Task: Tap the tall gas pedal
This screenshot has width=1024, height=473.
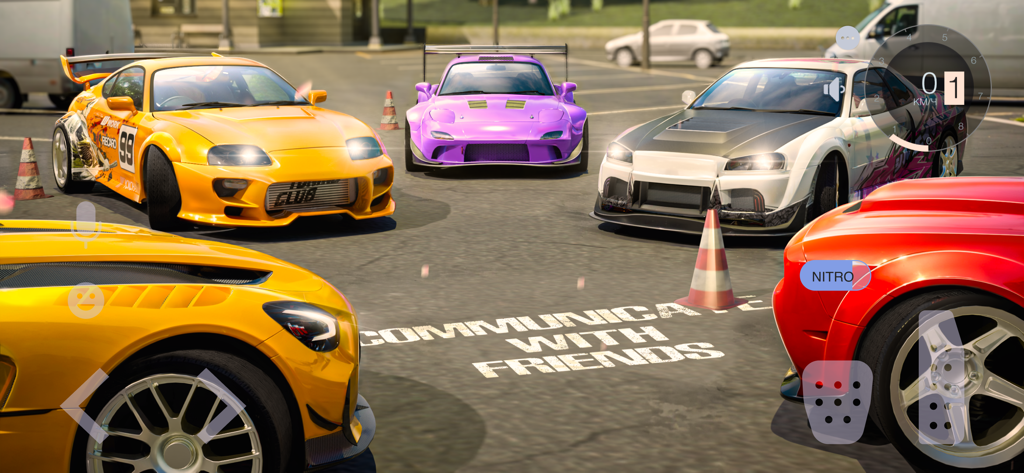Action: [x=940, y=377]
